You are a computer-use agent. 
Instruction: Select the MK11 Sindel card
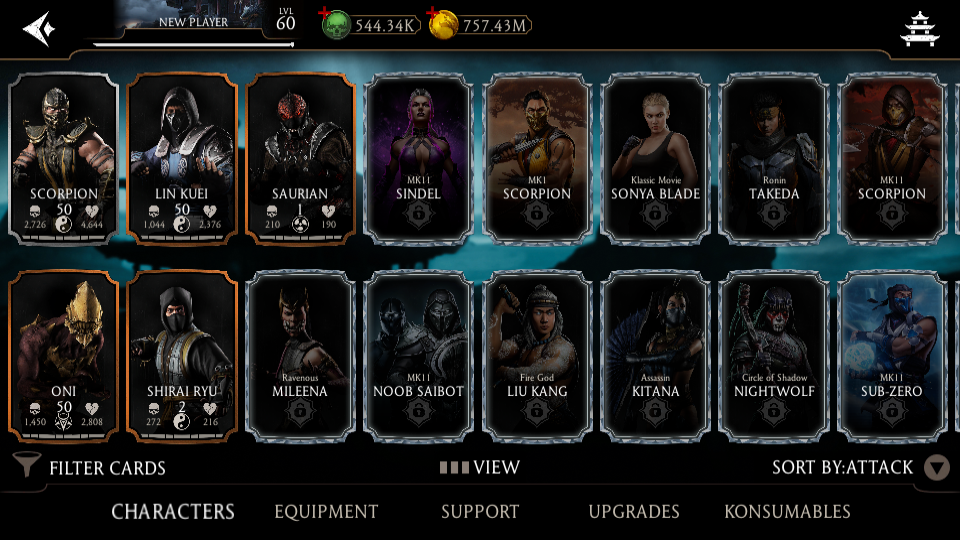pos(418,160)
